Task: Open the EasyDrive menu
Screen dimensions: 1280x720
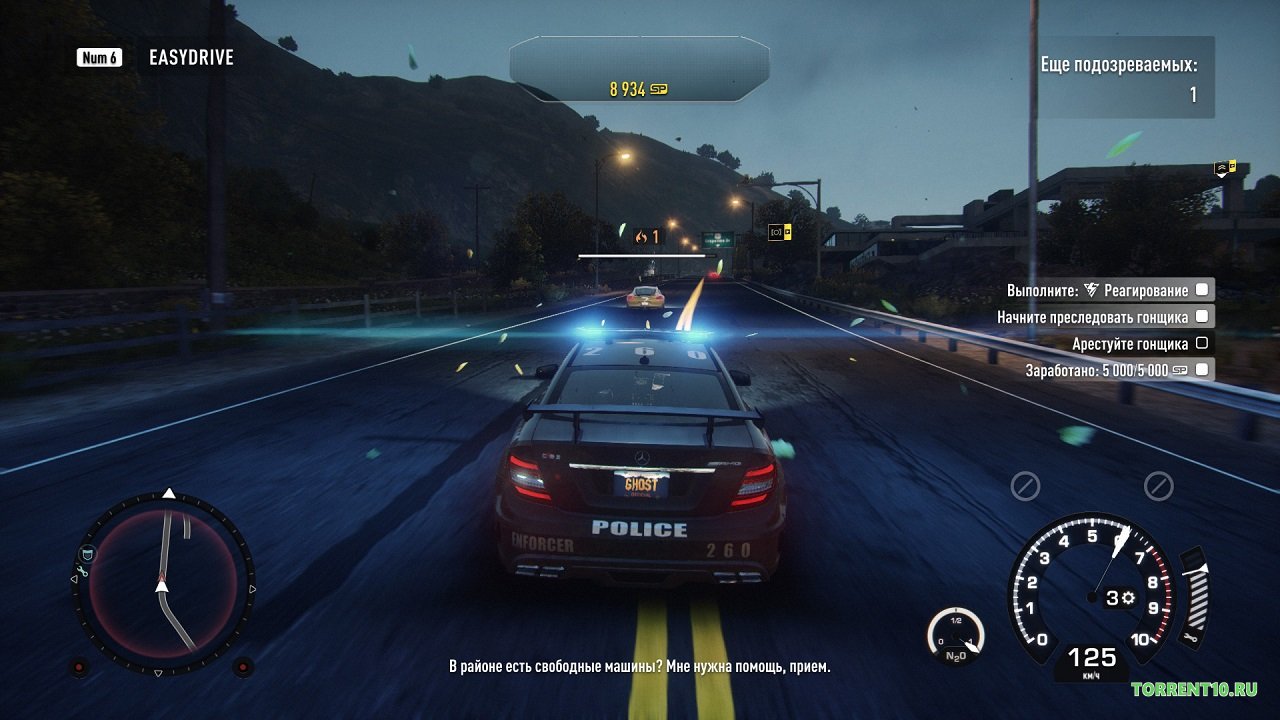Action: click(x=190, y=57)
